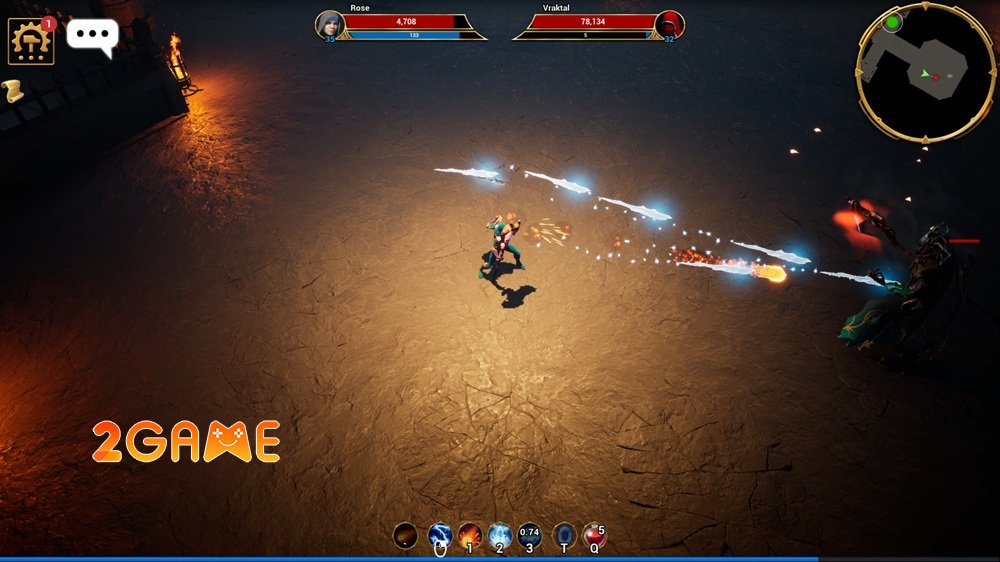1000x562 pixels.
Task: Drink the red health potion
Action: click(594, 535)
